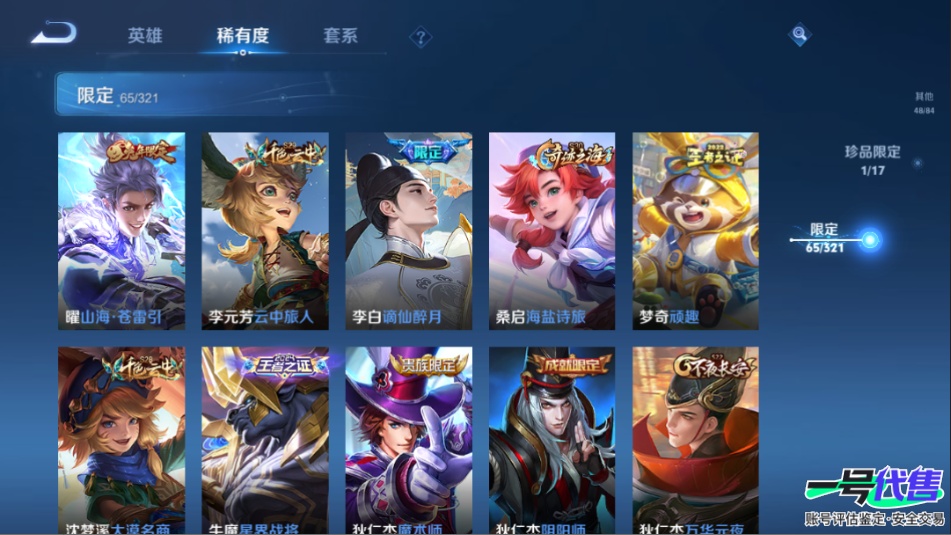Open the 套系 tab

(340, 36)
